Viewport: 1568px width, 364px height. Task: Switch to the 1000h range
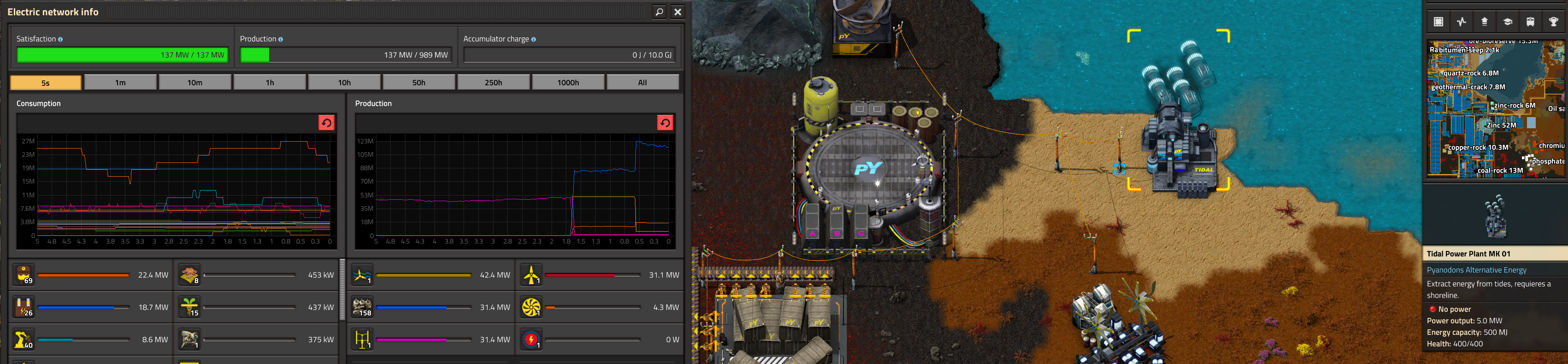pos(568,82)
